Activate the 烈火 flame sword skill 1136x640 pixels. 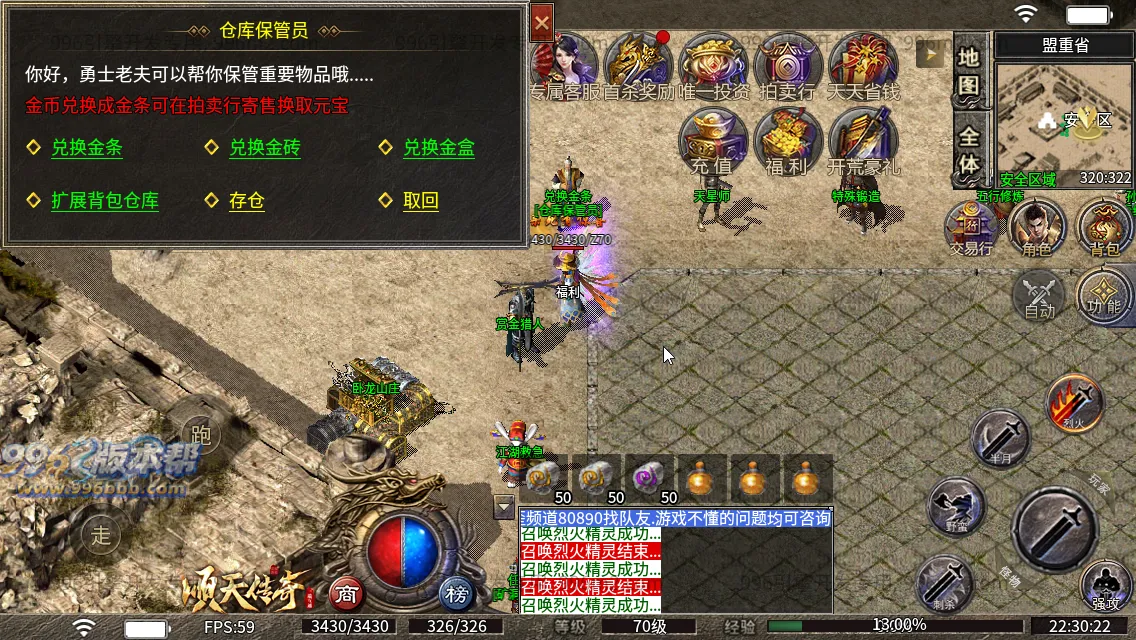point(1074,402)
